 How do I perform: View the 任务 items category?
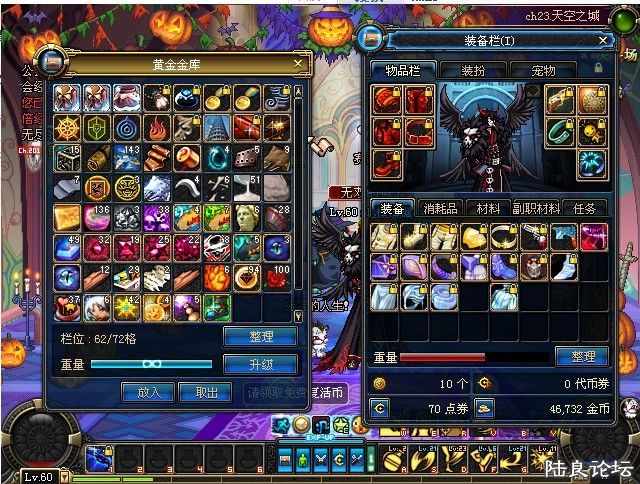584,208
